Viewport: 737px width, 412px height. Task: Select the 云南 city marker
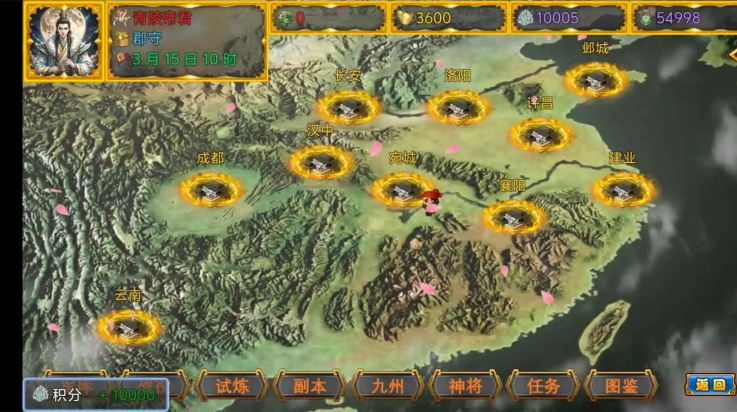[128, 325]
